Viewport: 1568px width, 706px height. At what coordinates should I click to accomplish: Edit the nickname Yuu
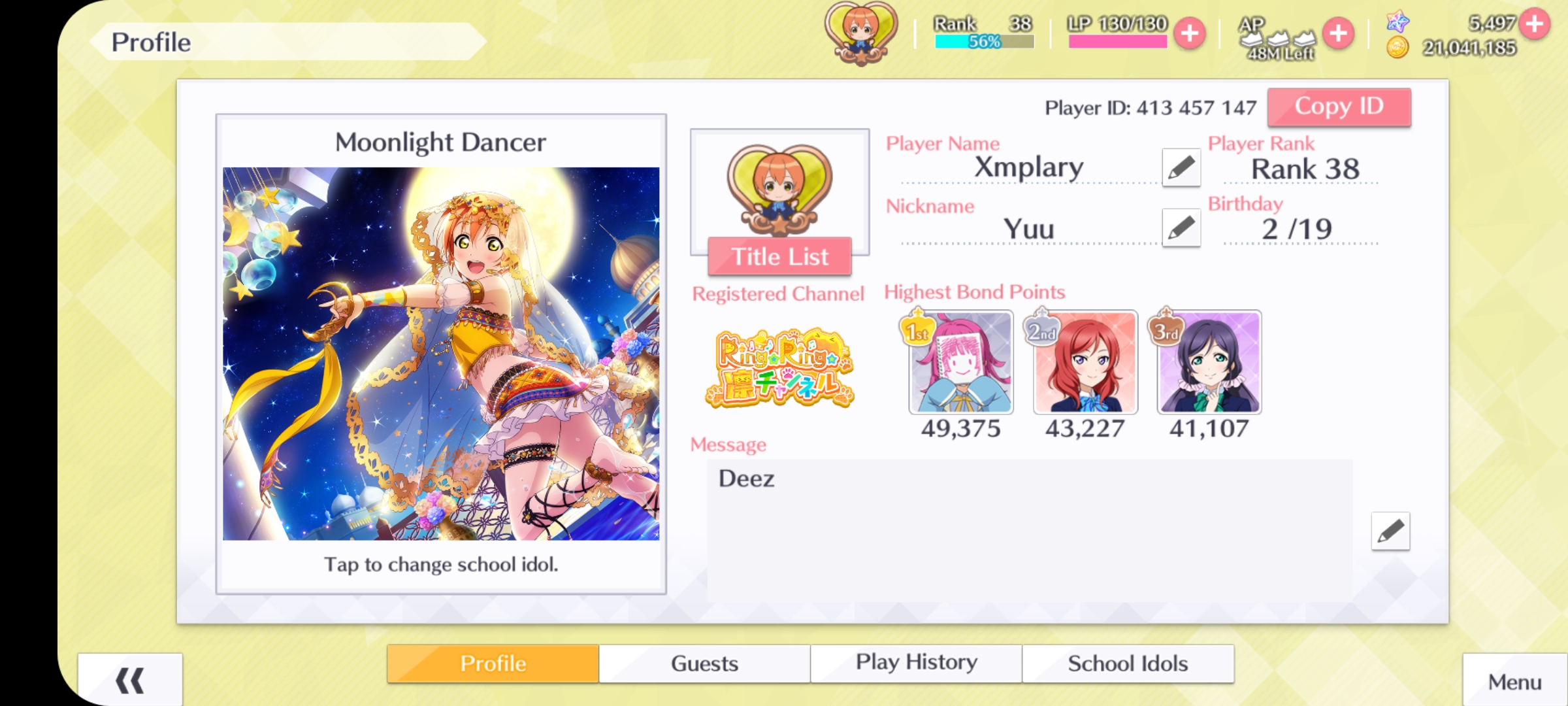(1181, 228)
